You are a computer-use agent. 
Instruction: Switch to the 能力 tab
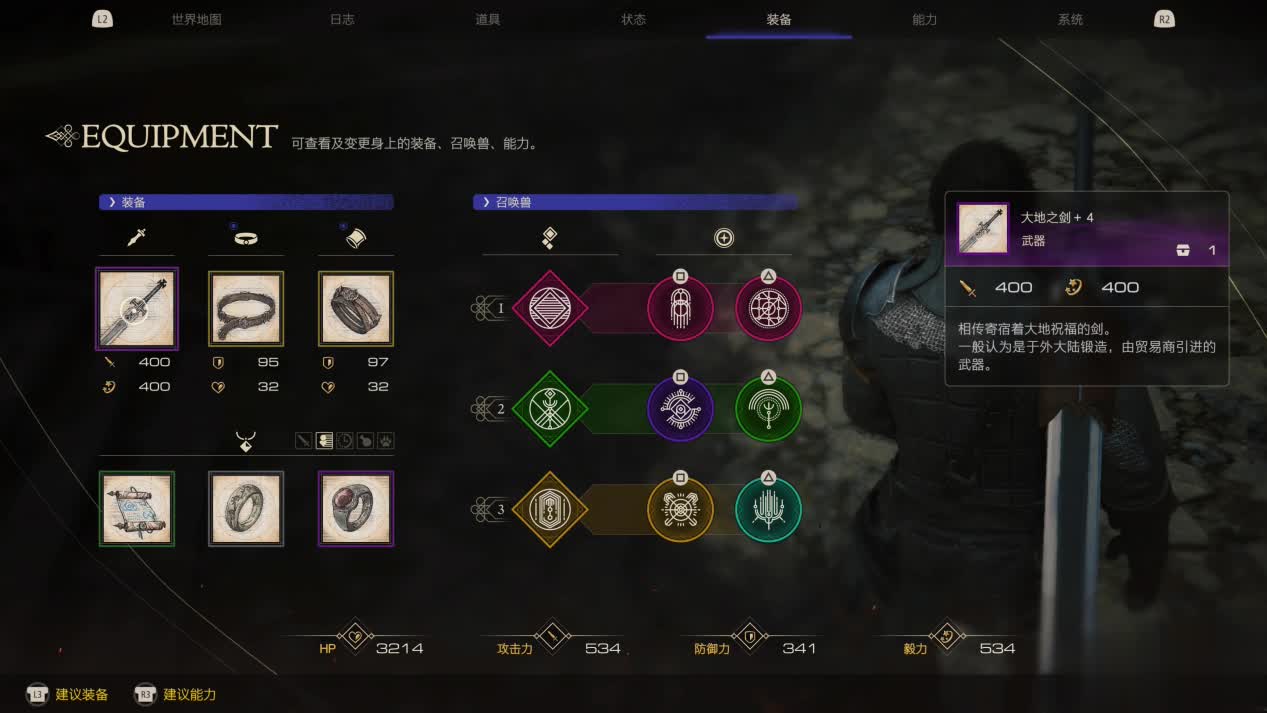pos(925,20)
